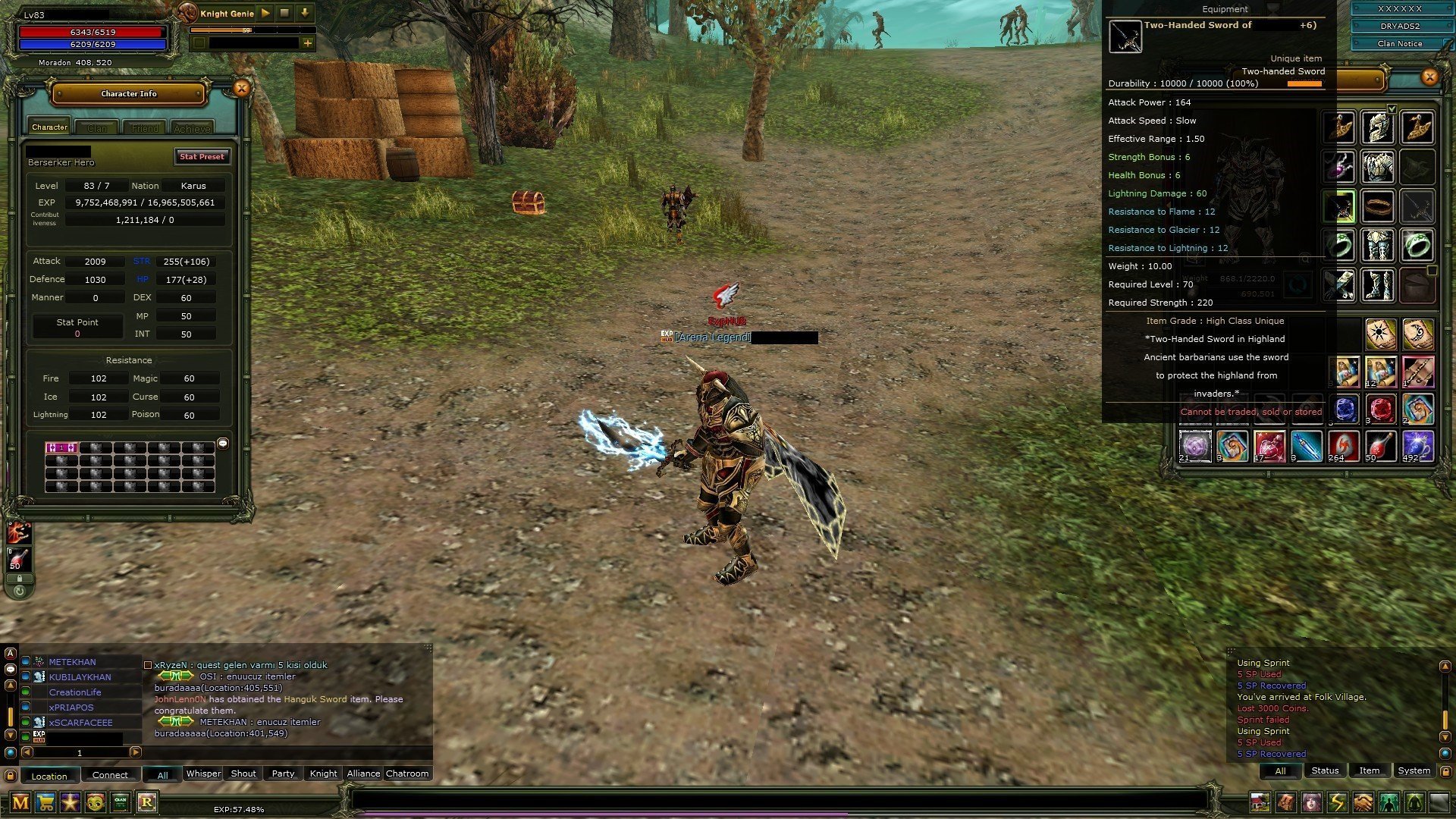1456x819 pixels.
Task: Open the Clan icon in the bottom toolbar
Action: tap(120, 802)
